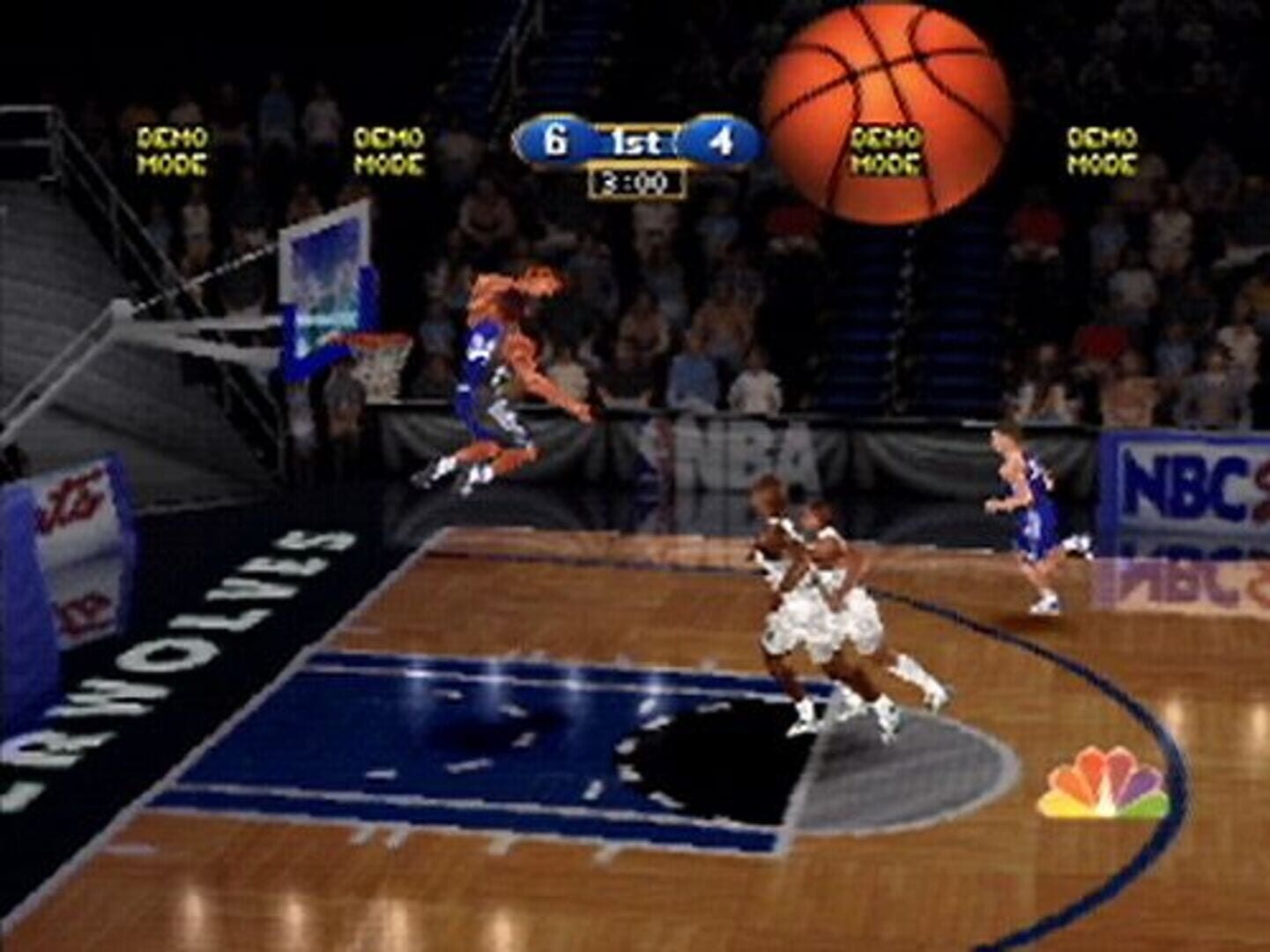Toggle the second DEMO MODE indicator

pyautogui.click(x=388, y=150)
